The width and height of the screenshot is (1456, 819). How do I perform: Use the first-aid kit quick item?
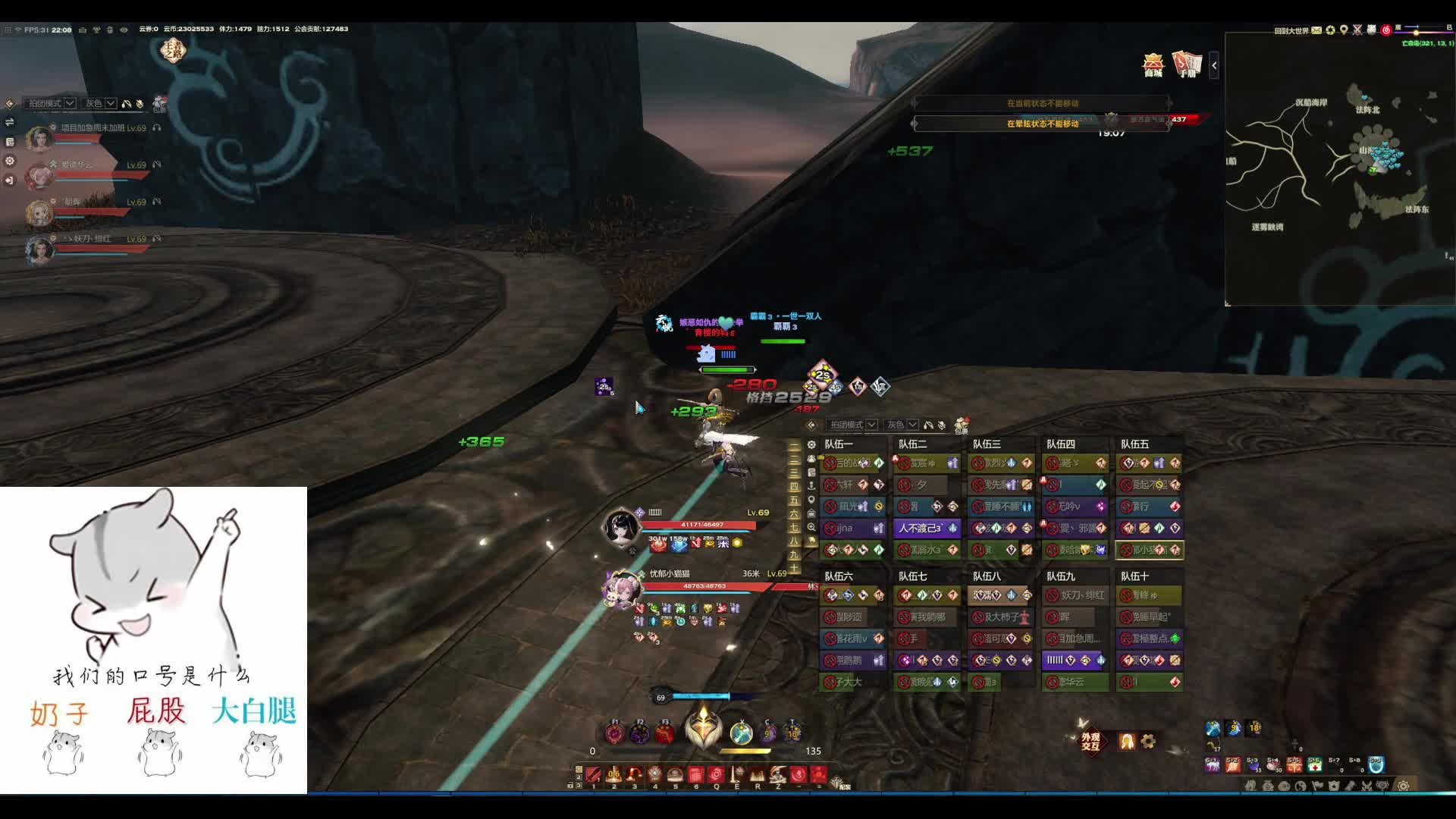point(1314,765)
